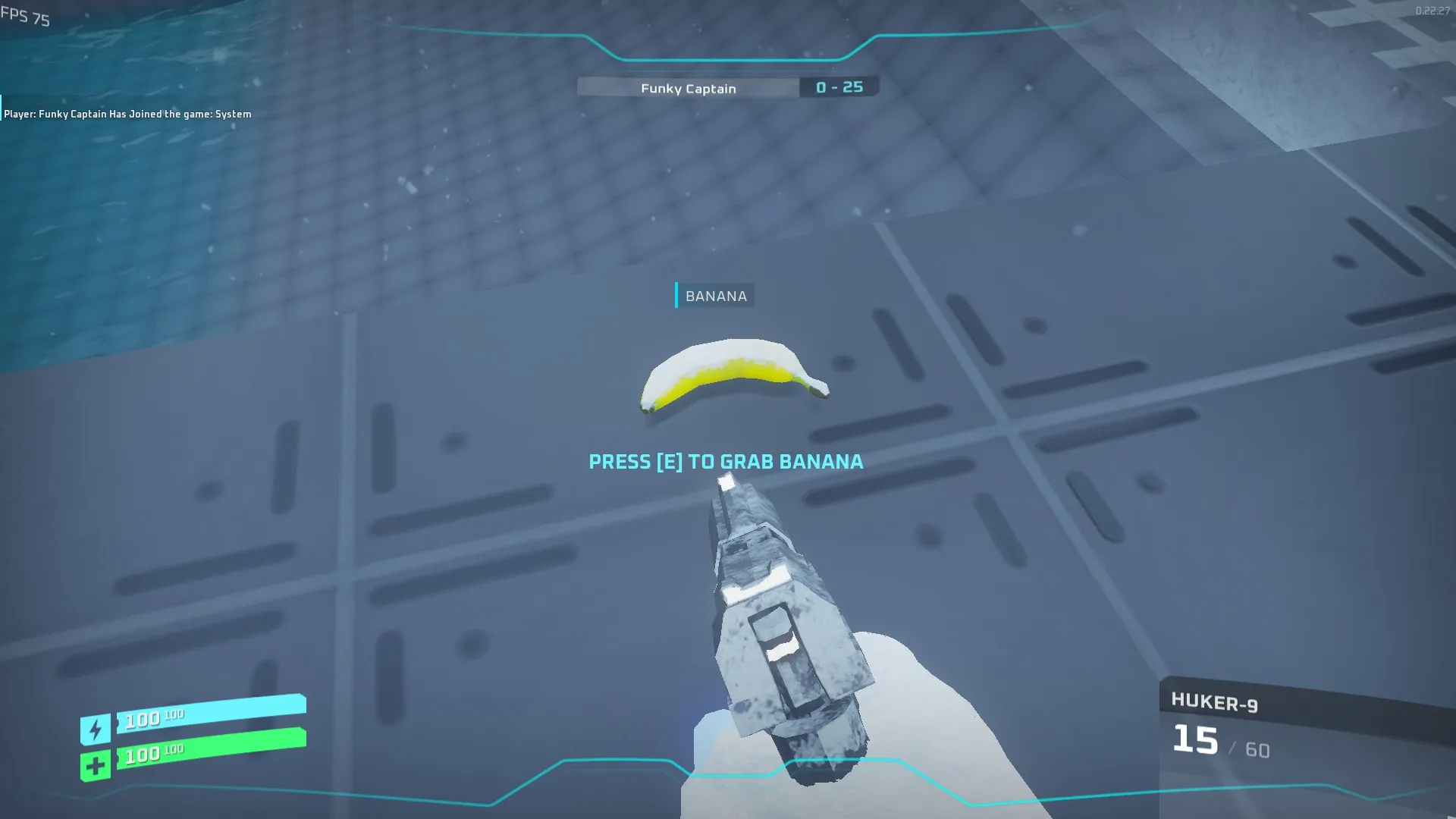Click the system chat join message

click(x=127, y=114)
